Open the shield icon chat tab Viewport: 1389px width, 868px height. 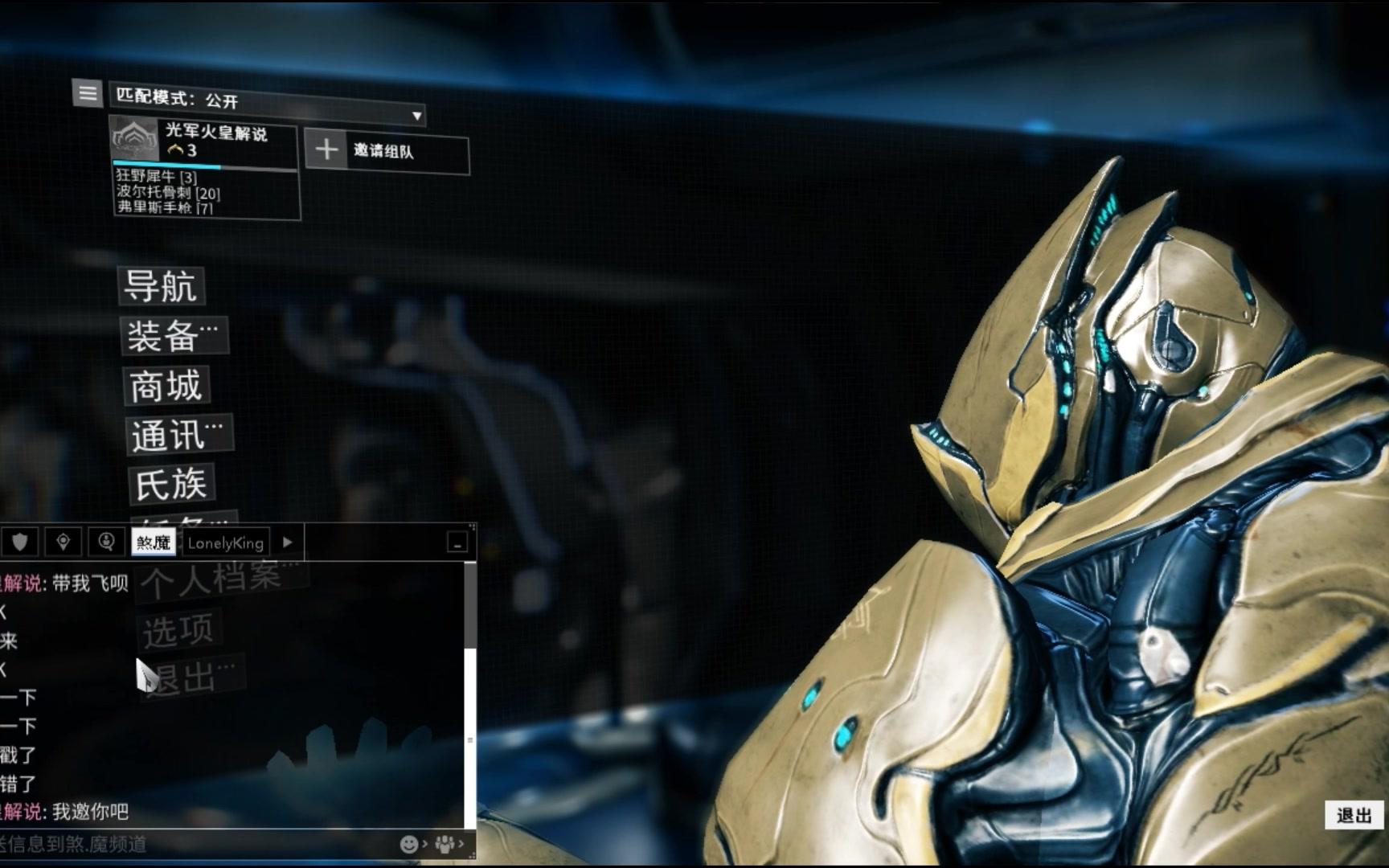20,542
